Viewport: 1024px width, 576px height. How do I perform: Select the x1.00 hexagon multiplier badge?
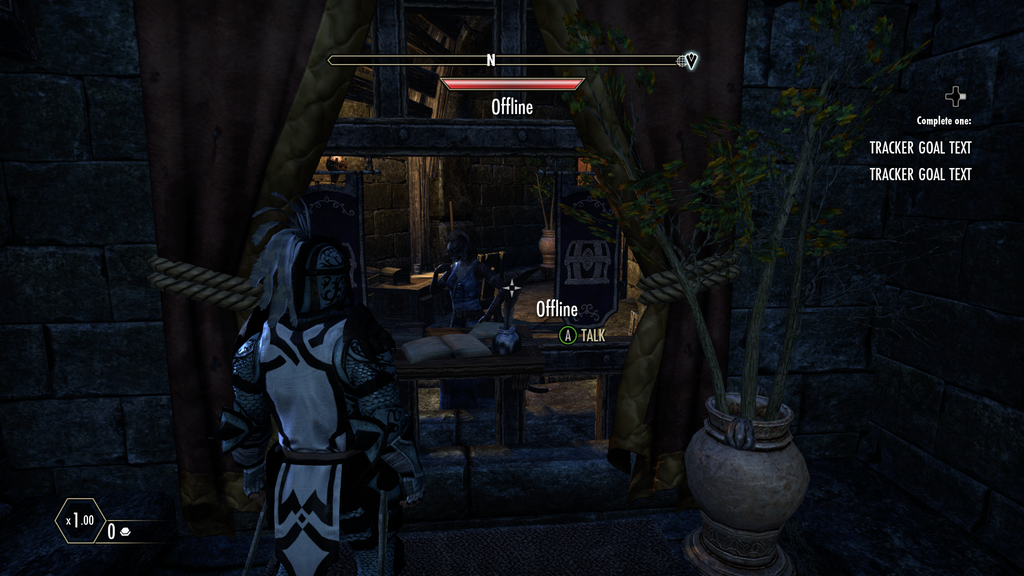point(79,520)
